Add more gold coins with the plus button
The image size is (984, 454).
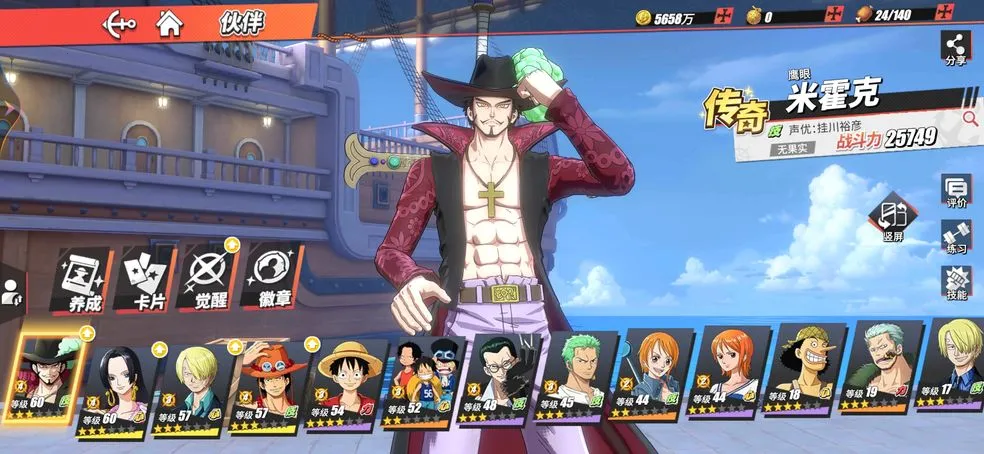pos(724,16)
